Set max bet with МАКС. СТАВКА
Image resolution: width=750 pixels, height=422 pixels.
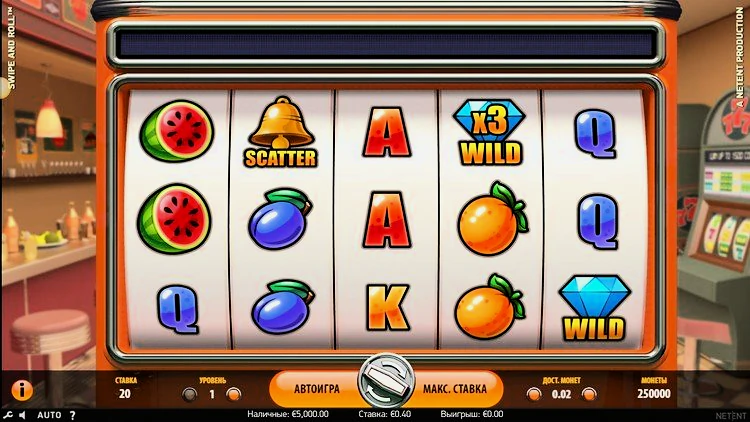(454, 388)
